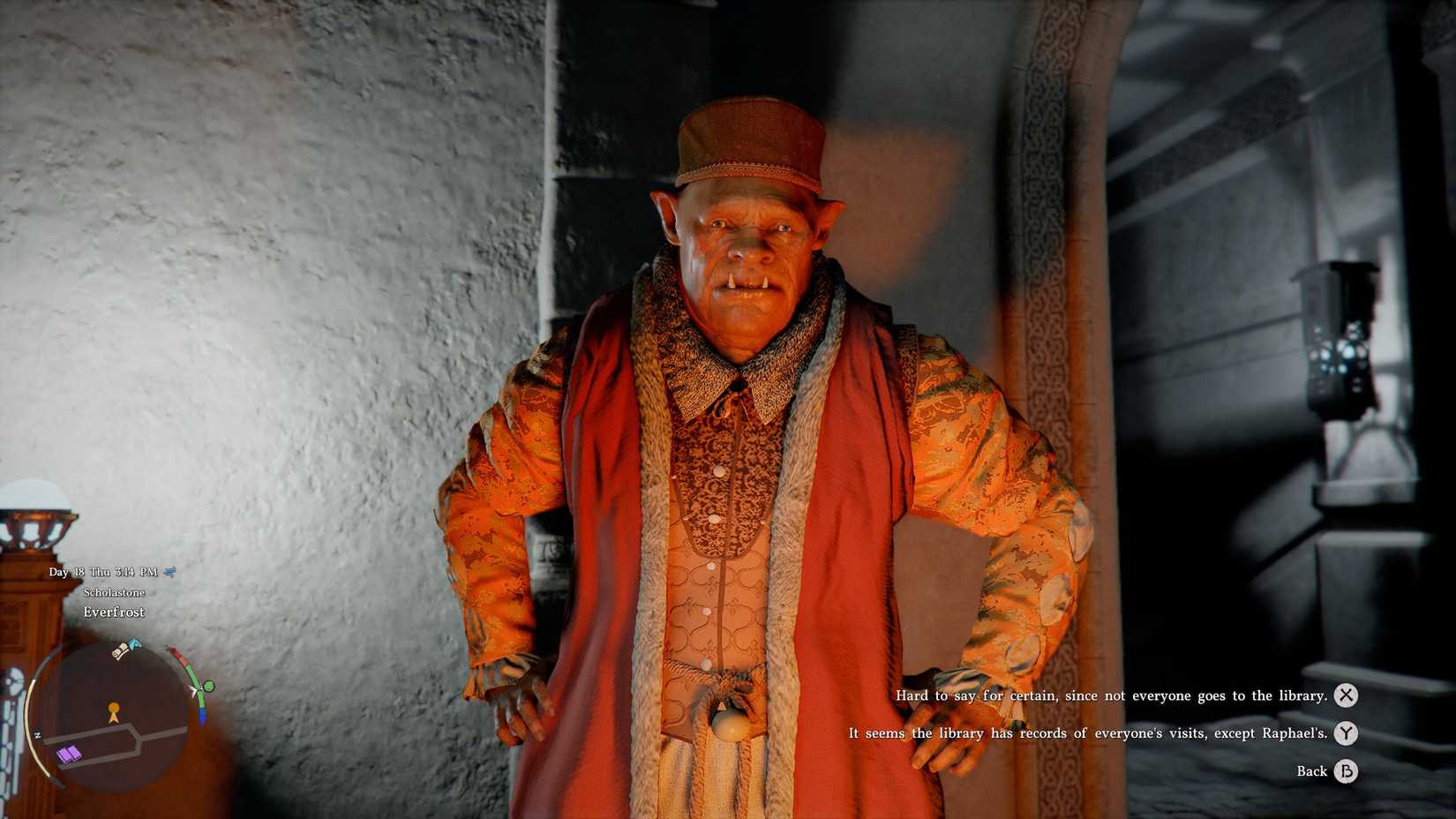Select the Y button dialogue icon

tap(1345, 733)
